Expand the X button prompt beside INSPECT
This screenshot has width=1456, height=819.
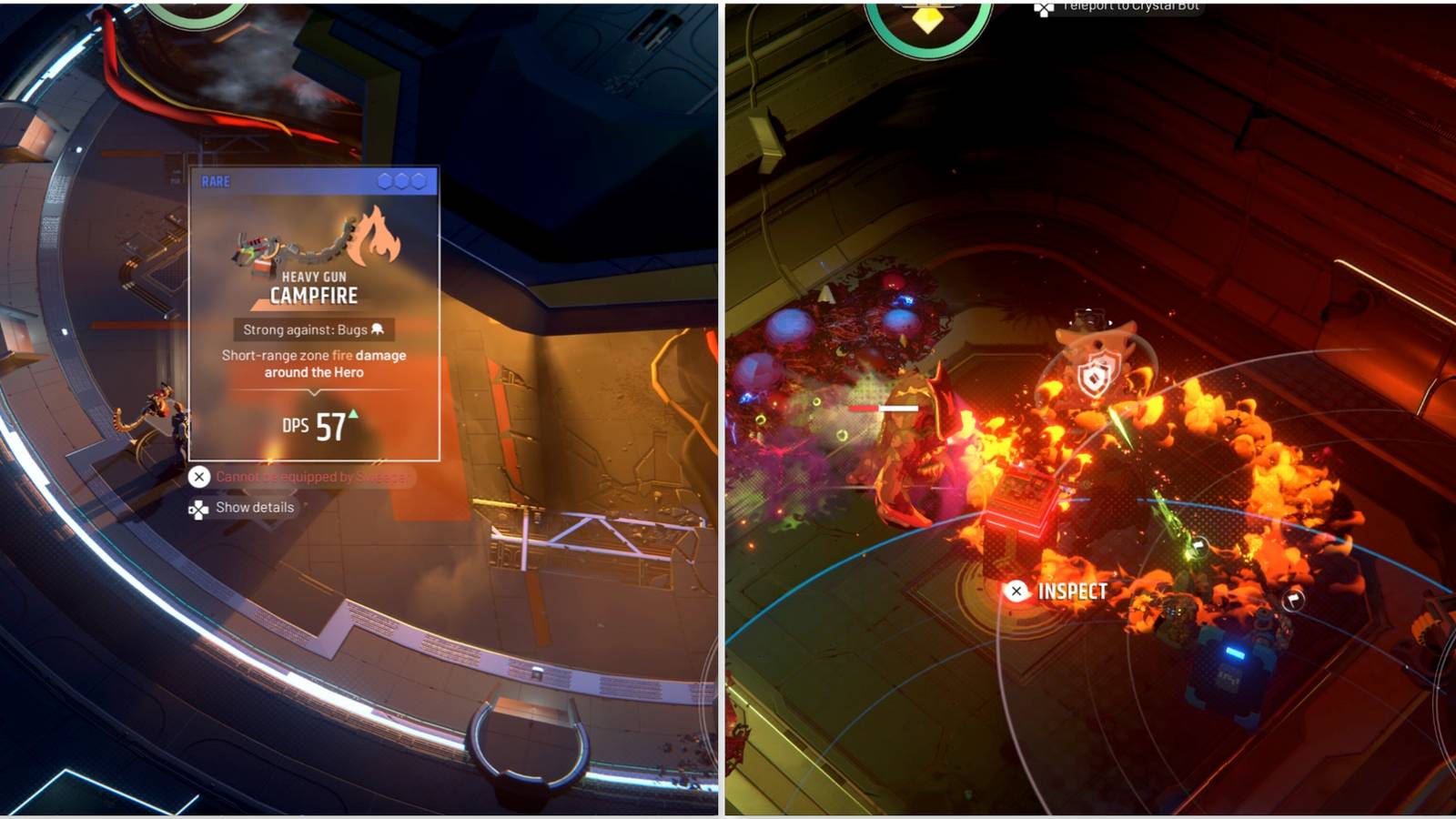point(1016,591)
